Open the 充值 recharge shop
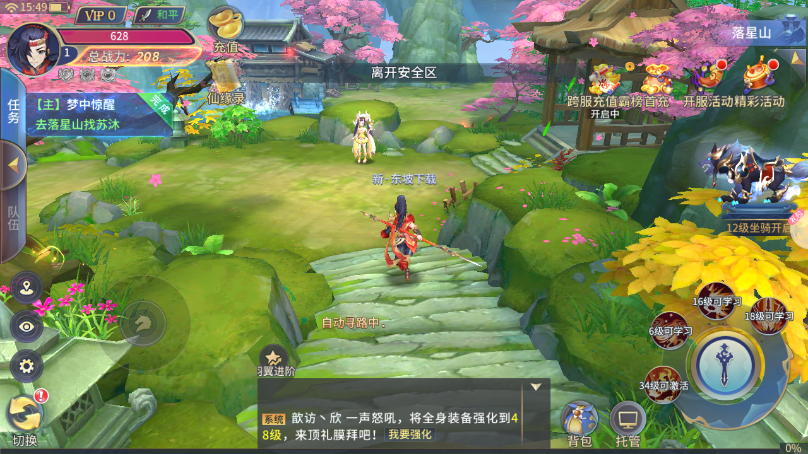The image size is (808, 454). point(227,30)
